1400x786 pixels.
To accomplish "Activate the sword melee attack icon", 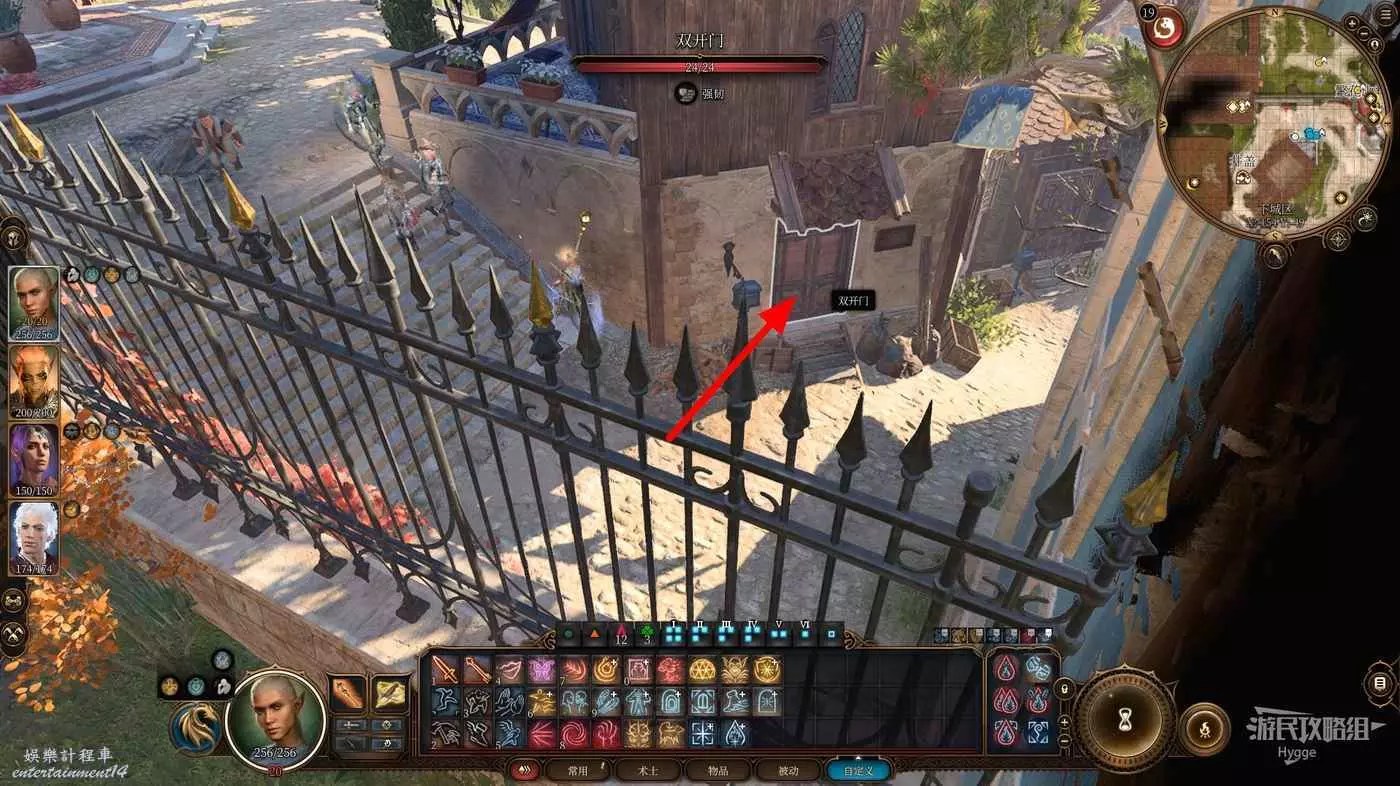I will pyautogui.click(x=445, y=670).
